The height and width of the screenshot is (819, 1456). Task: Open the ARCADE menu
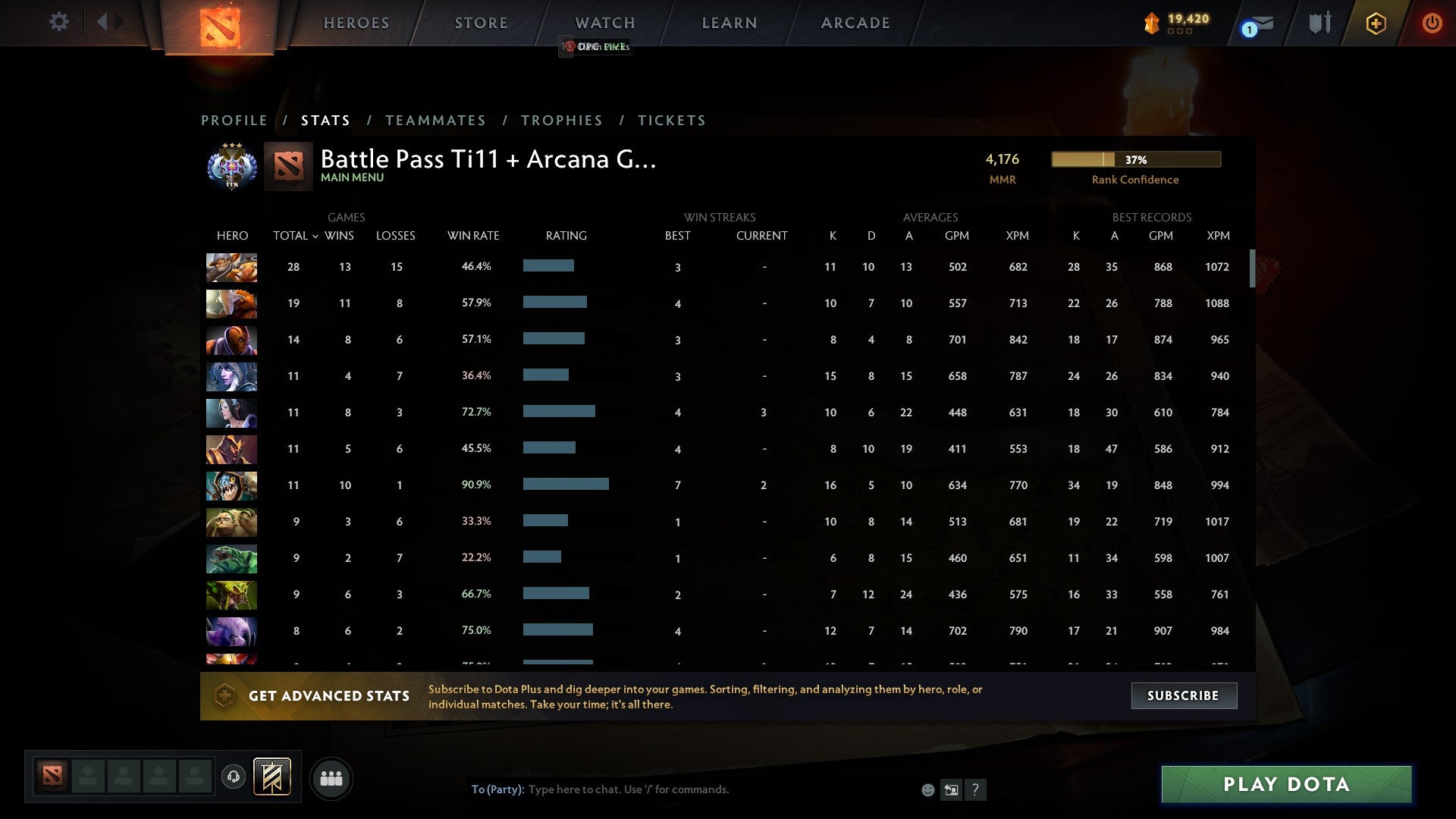(855, 22)
